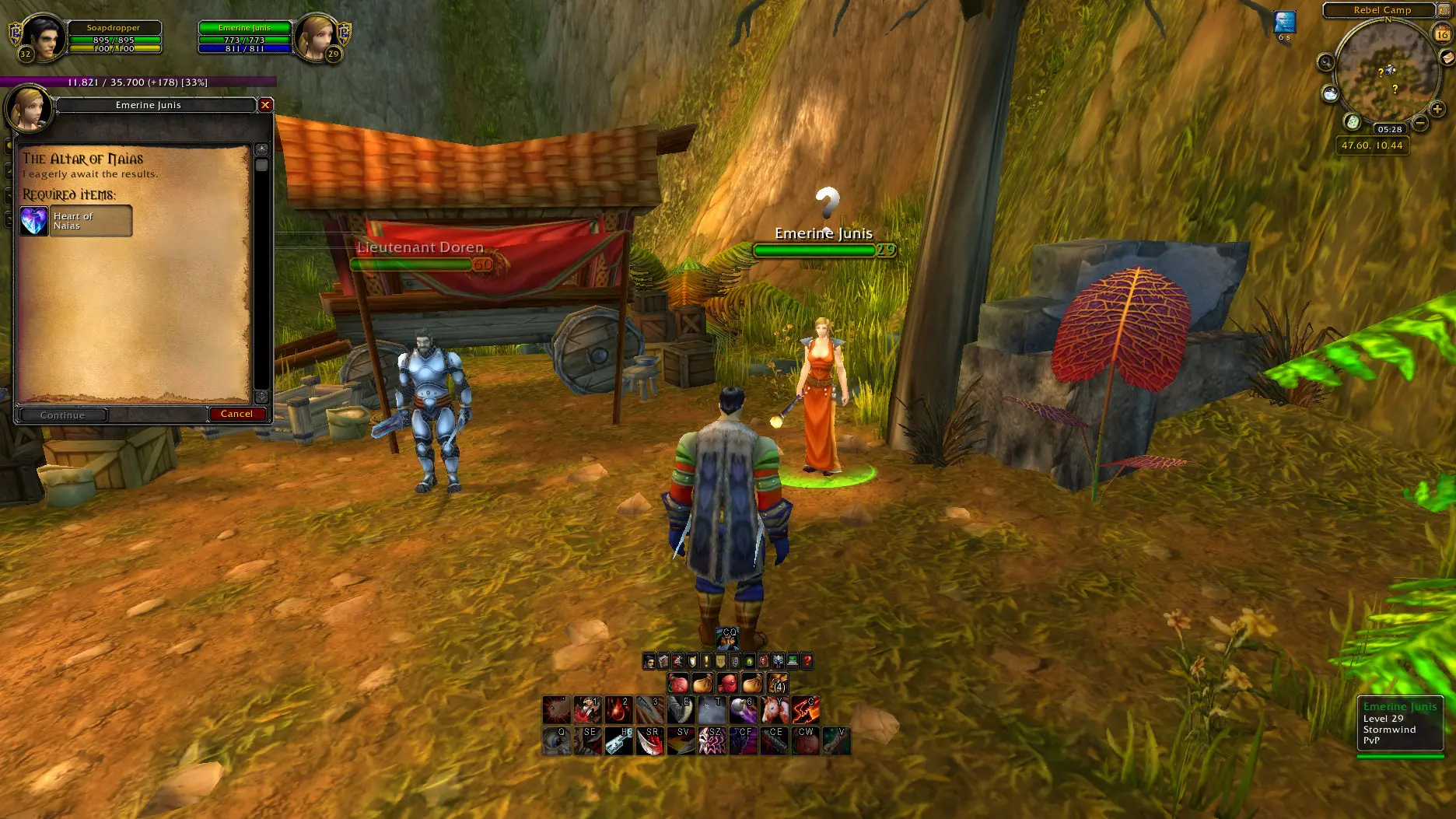Click the Soapdropper player portrait

(42, 37)
